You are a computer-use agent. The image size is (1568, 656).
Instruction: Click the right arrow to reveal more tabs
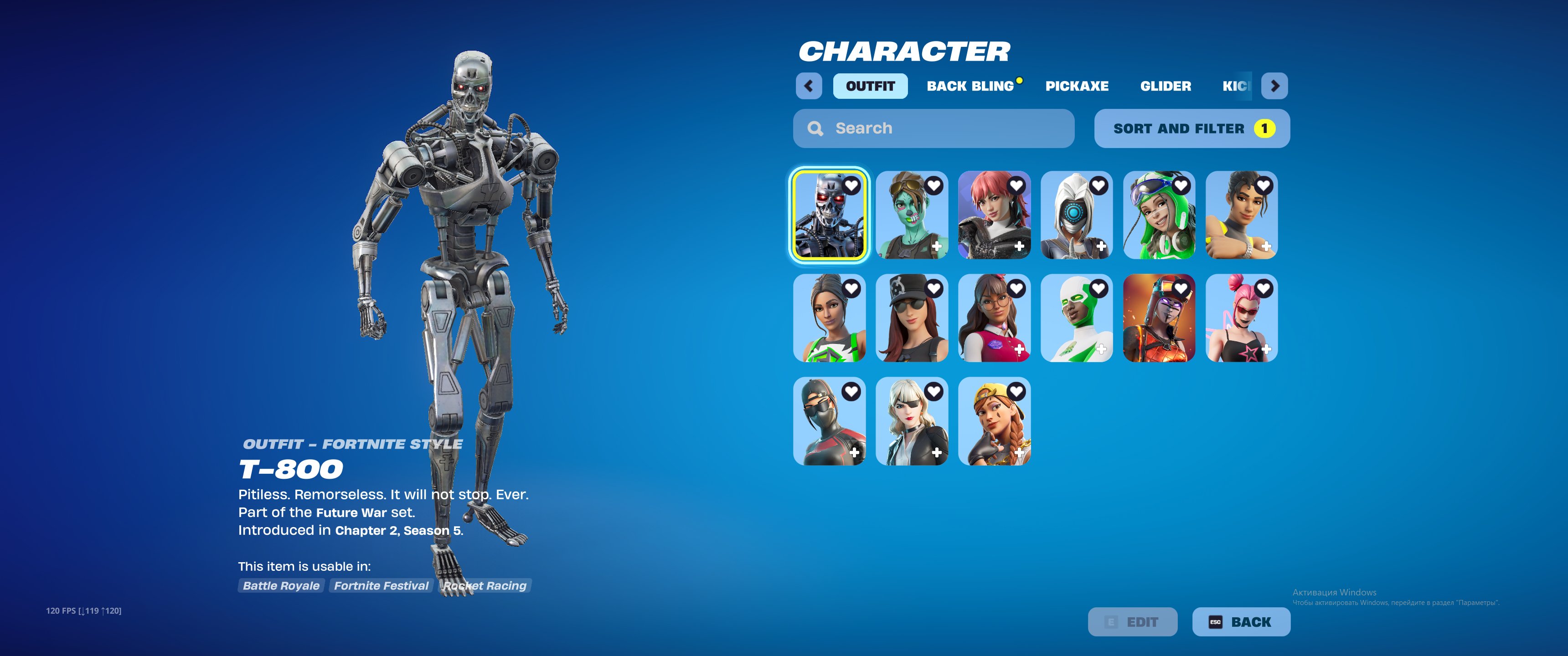point(1275,86)
